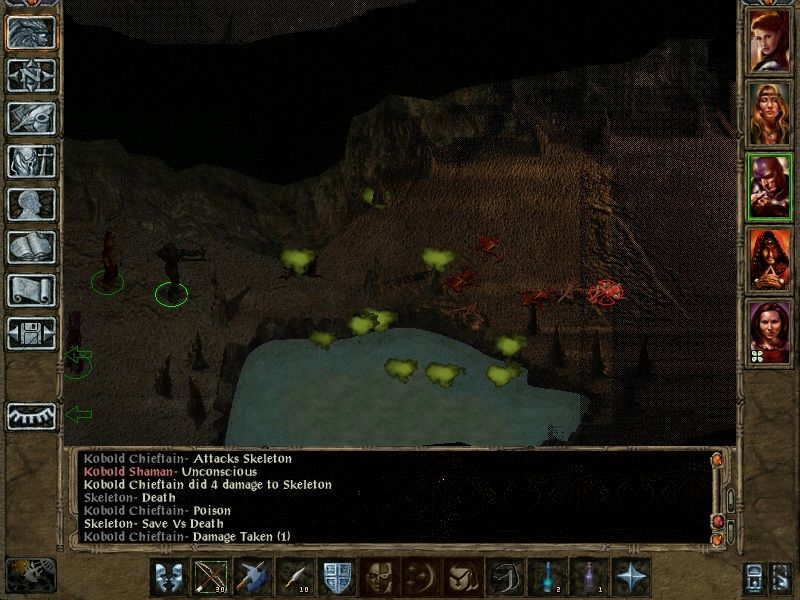800x600 pixels.
Task: Open the mage spellbook
Action: pos(31,247)
